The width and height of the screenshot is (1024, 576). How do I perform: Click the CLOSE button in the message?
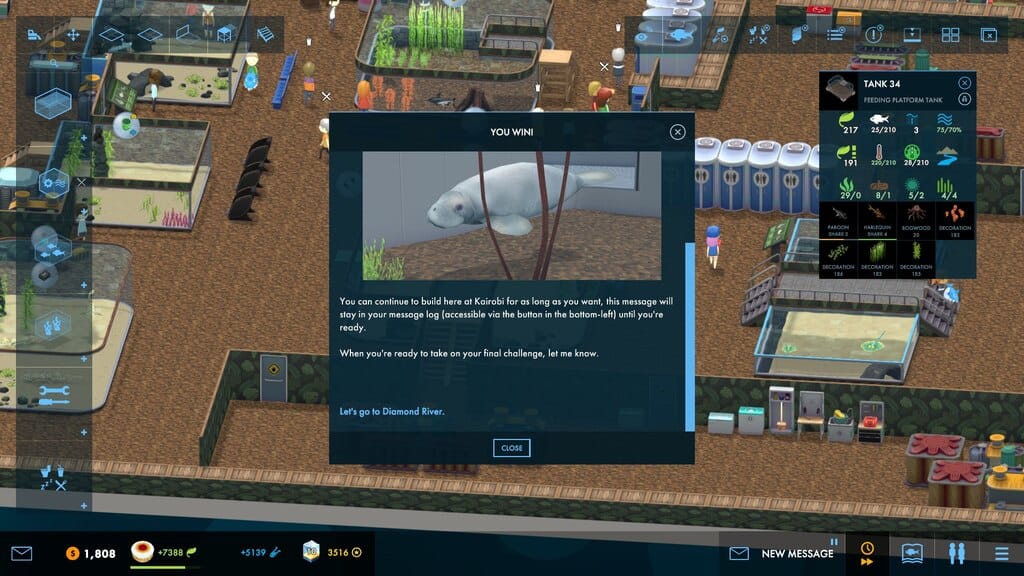(x=511, y=448)
